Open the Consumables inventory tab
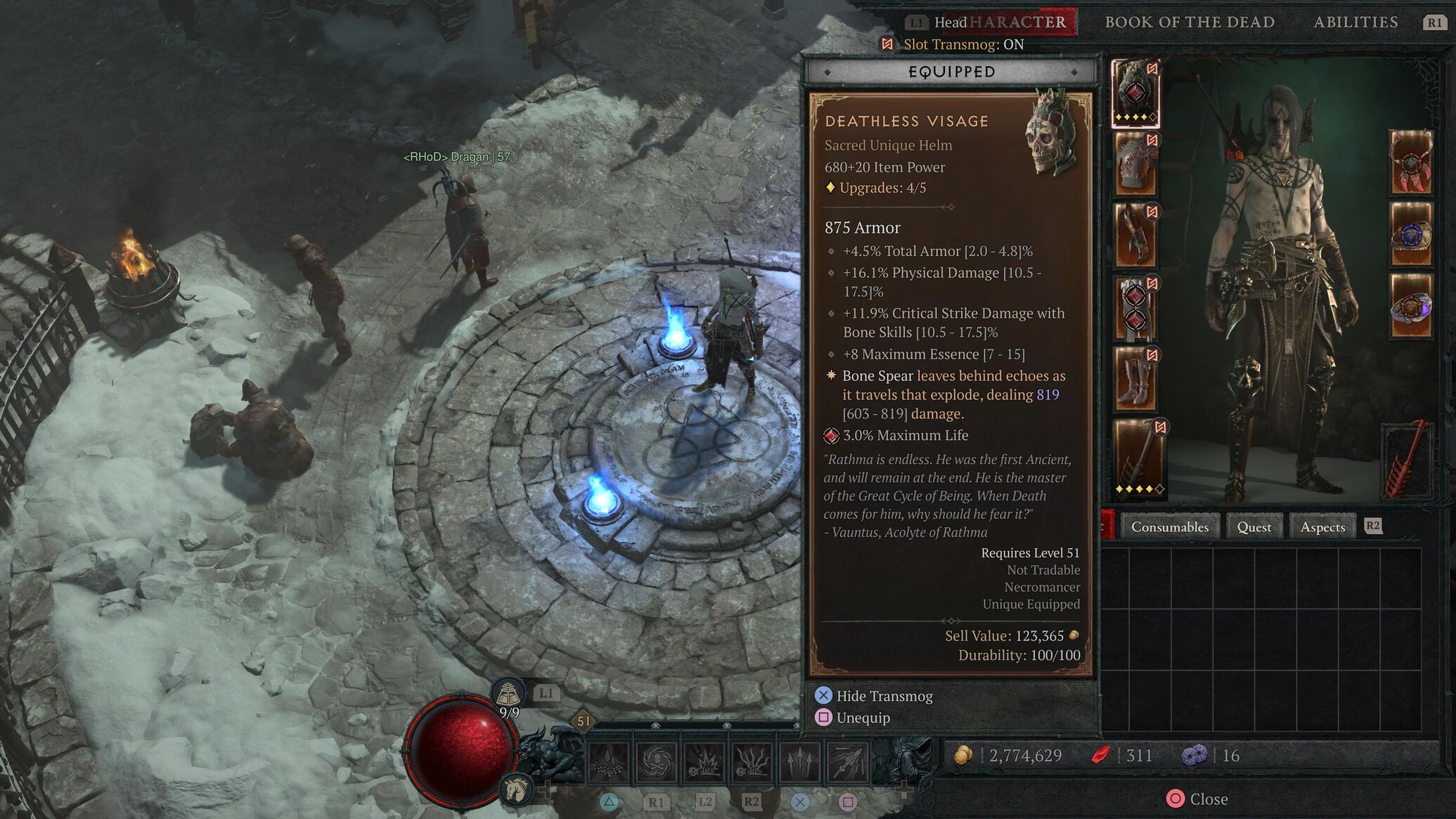This screenshot has height=819, width=1456. click(x=1170, y=527)
